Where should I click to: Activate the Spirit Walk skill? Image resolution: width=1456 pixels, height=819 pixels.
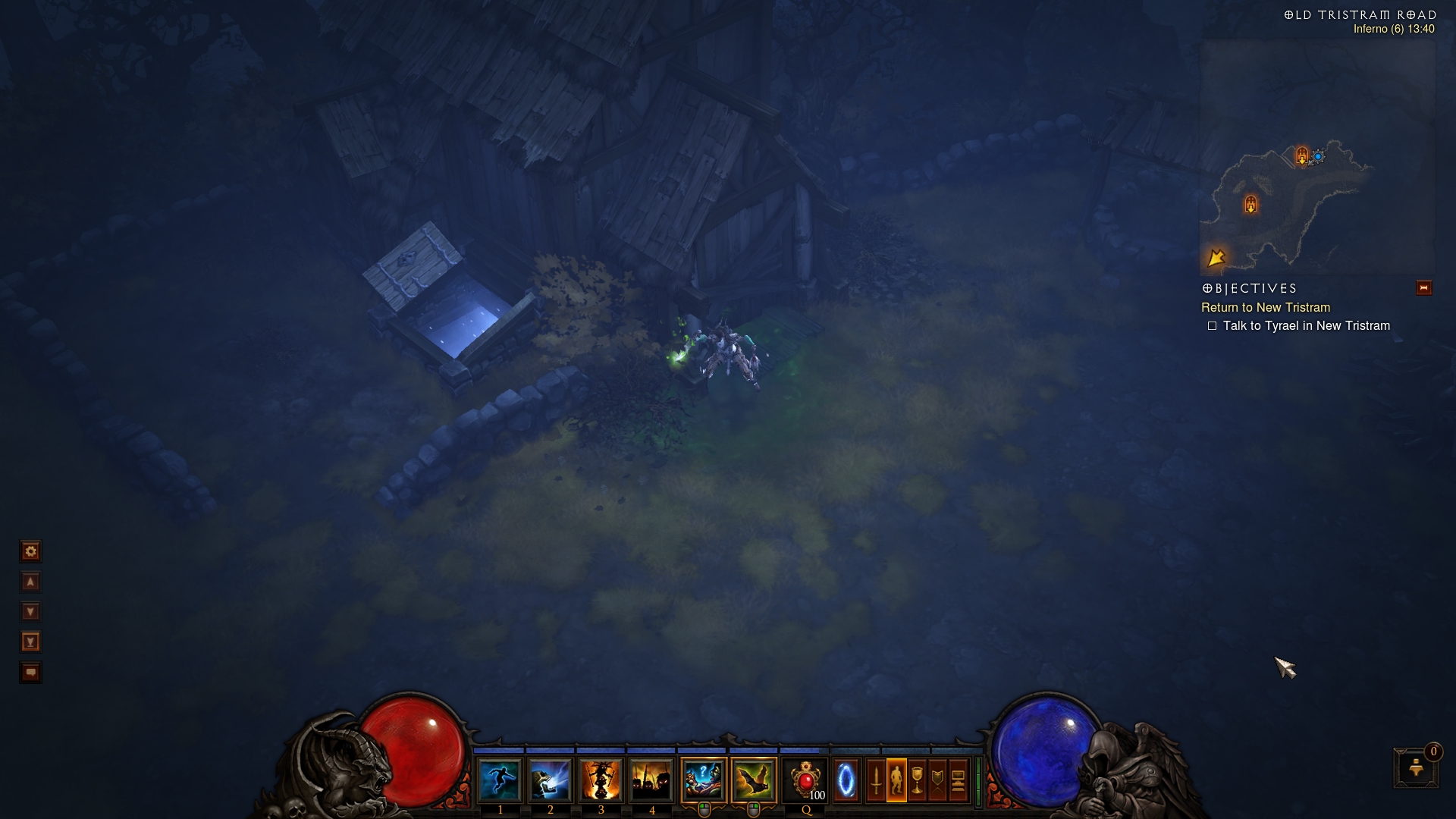(500, 780)
